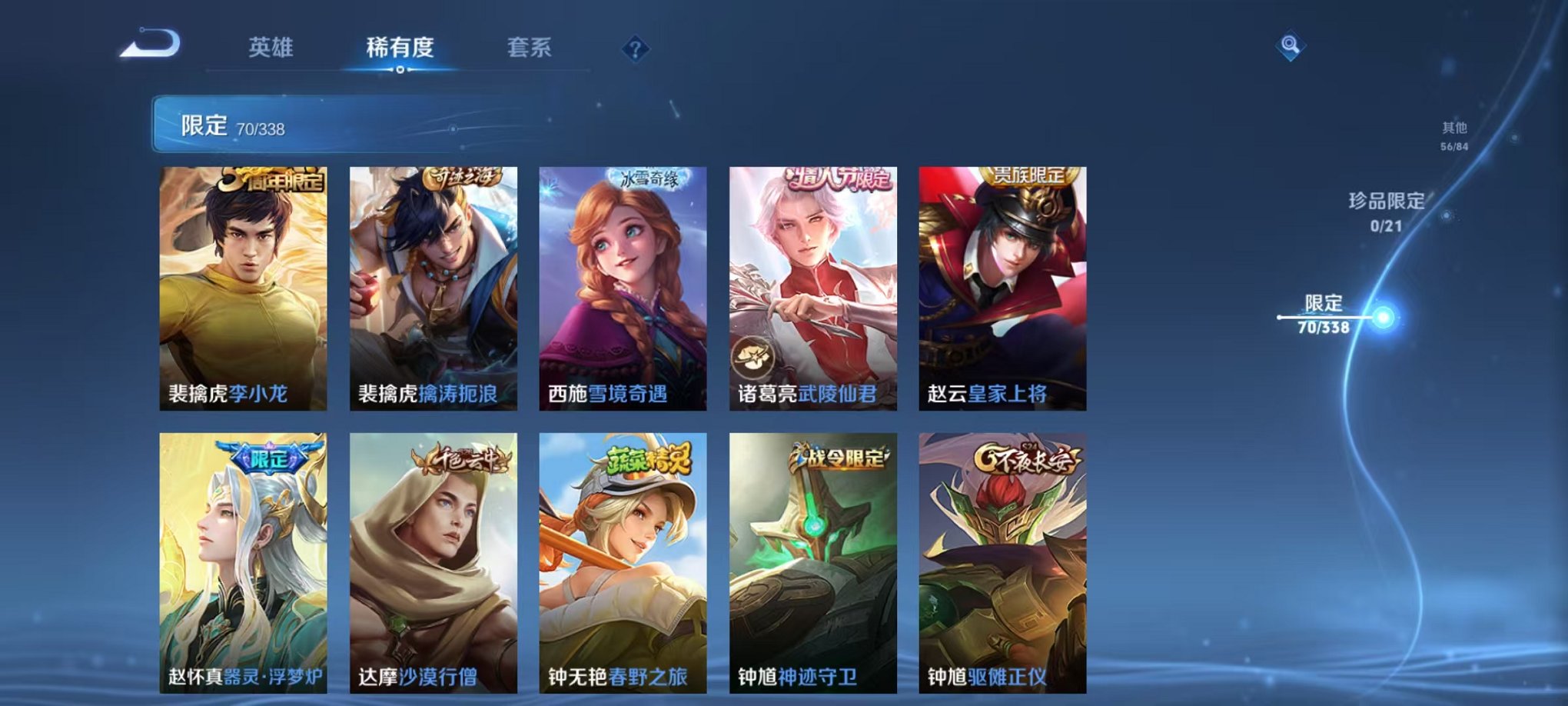
Task: Select the 稀有度 tab
Action: click(x=400, y=48)
